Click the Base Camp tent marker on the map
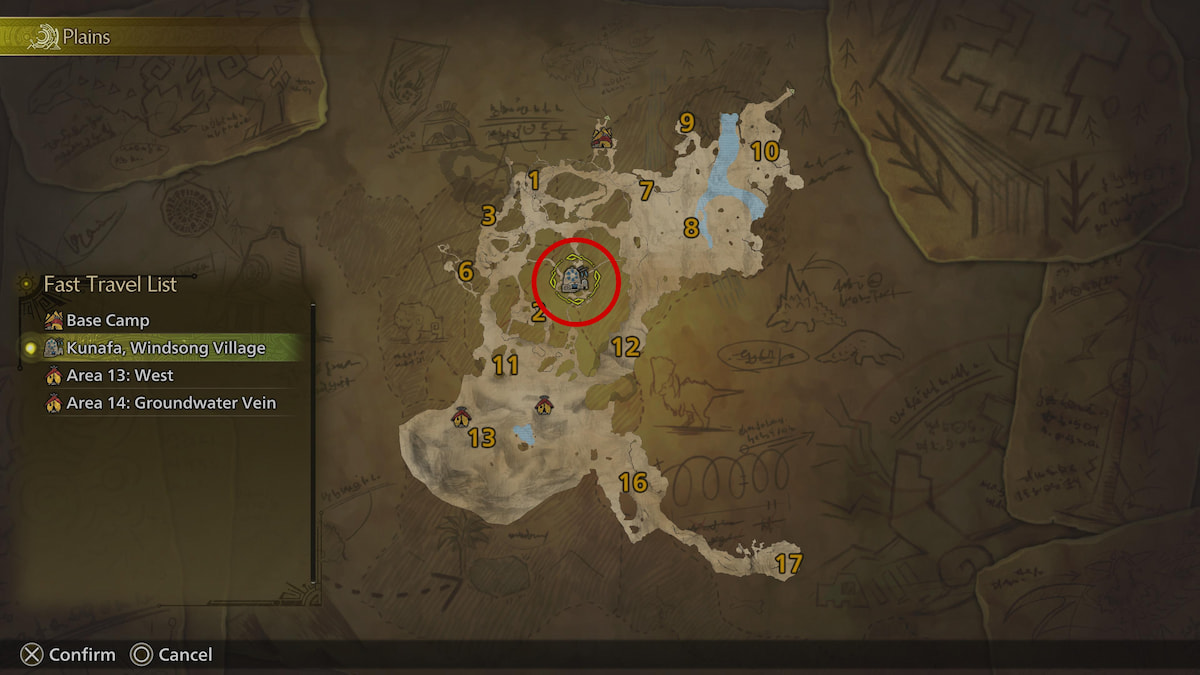The width and height of the screenshot is (1200, 675). pos(602,137)
